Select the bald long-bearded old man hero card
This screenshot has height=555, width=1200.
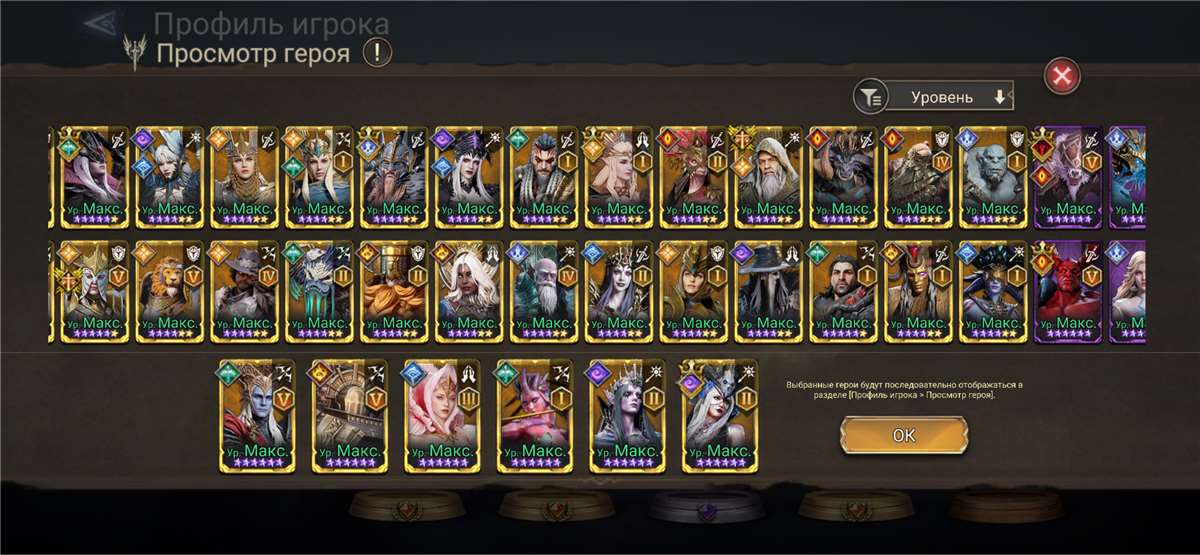(x=541, y=290)
